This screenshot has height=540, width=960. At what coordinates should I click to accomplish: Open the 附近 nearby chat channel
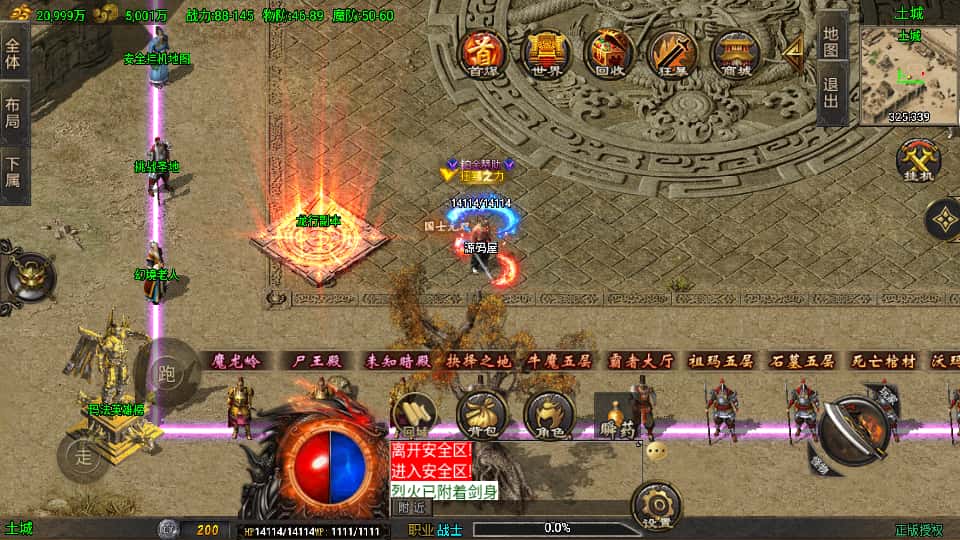[412, 507]
